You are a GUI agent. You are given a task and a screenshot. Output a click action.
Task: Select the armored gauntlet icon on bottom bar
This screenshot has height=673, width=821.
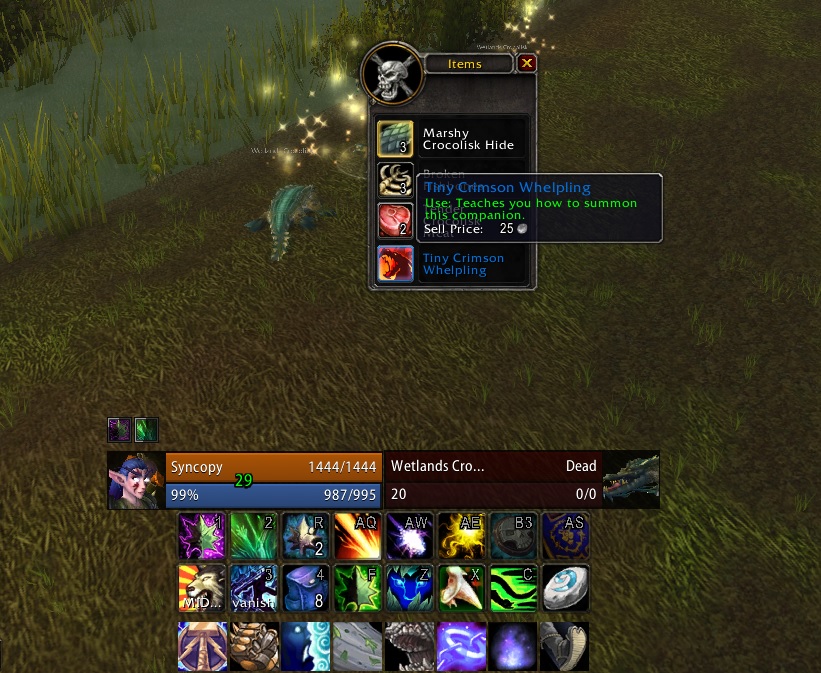(253, 645)
